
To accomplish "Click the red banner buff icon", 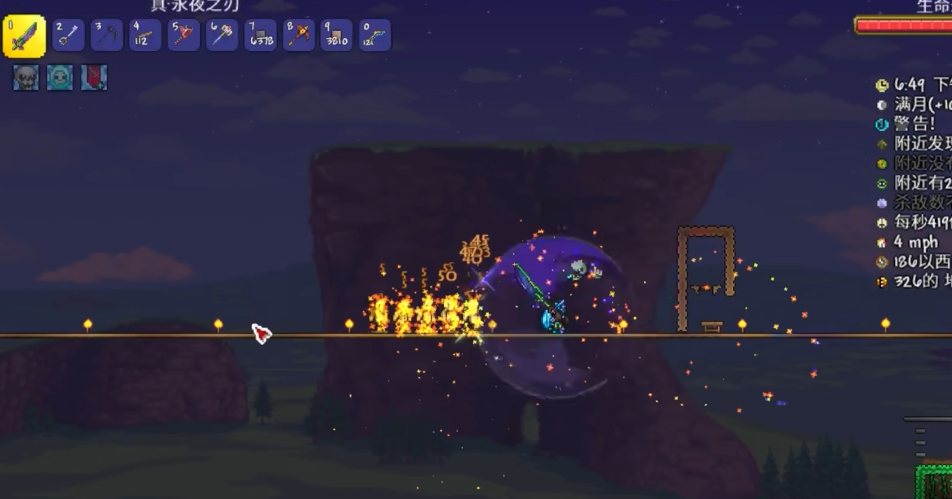I will 94,78.
